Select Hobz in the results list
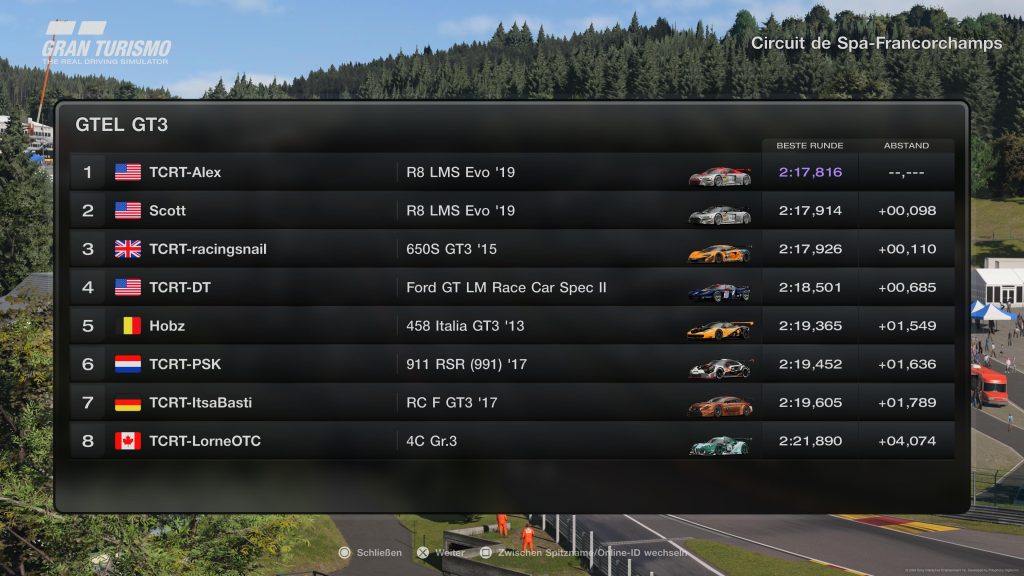The height and width of the screenshot is (576, 1024). (x=510, y=326)
